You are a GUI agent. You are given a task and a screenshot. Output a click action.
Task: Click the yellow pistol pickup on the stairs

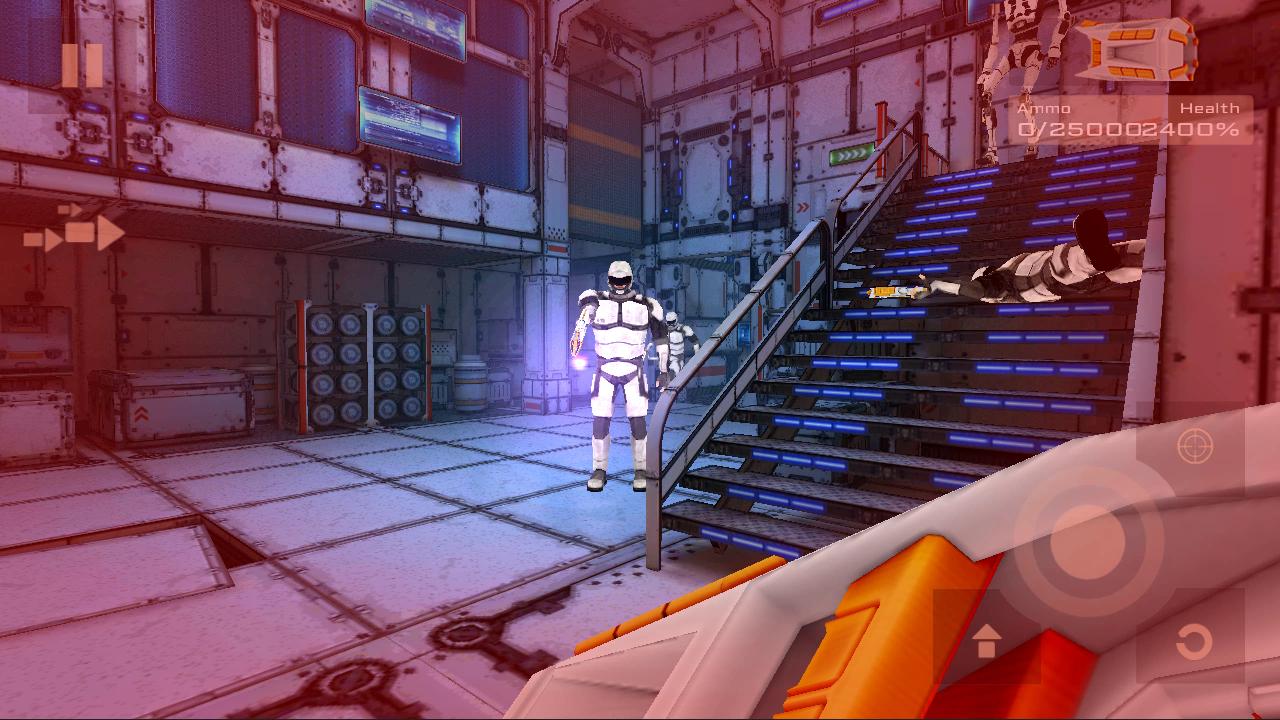click(x=888, y=291)
